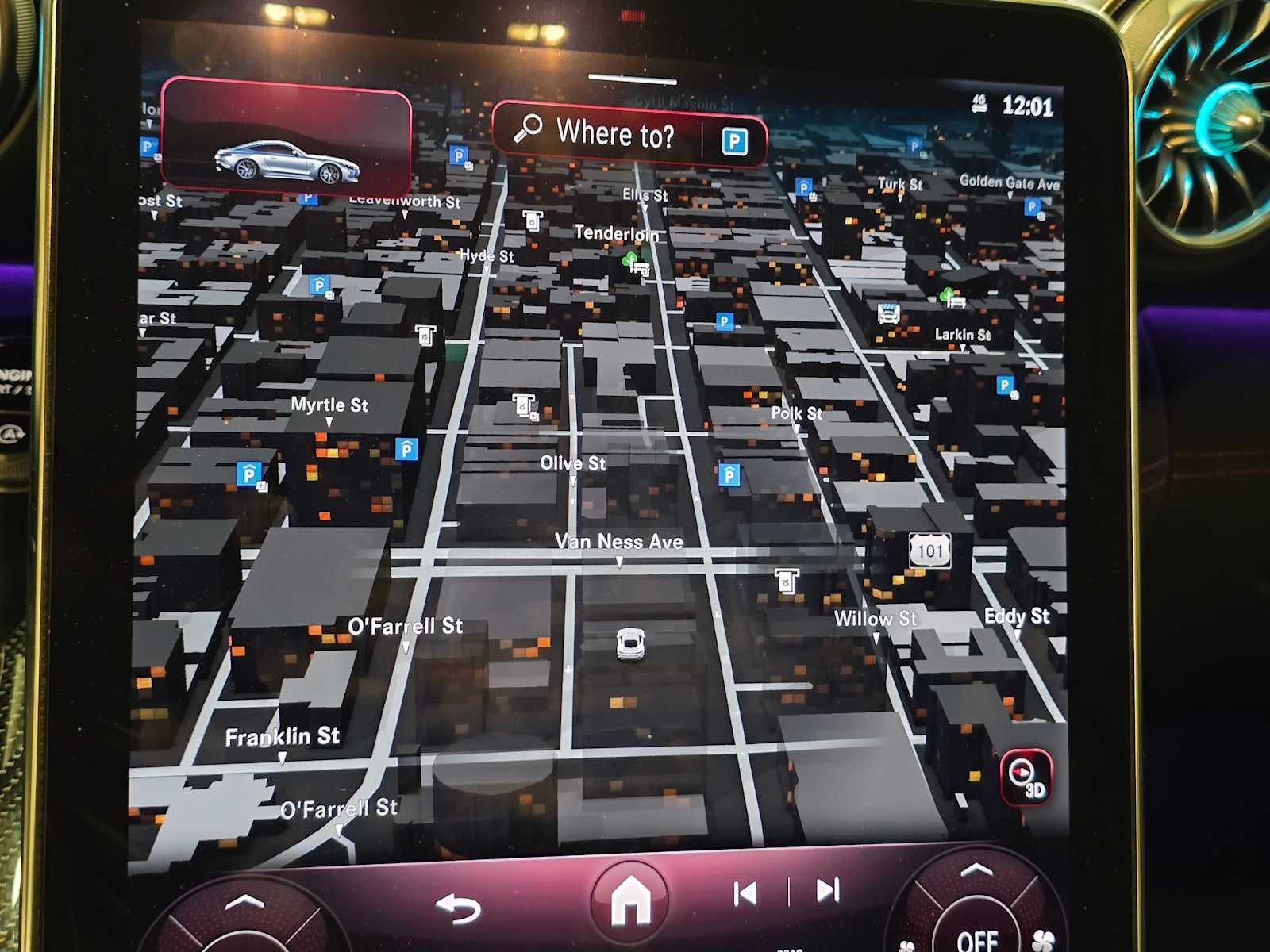The height and width of the screenshot is (952, 1270).
Task: Tap the fan icon beside OFF
Action: pos(1043,940)
